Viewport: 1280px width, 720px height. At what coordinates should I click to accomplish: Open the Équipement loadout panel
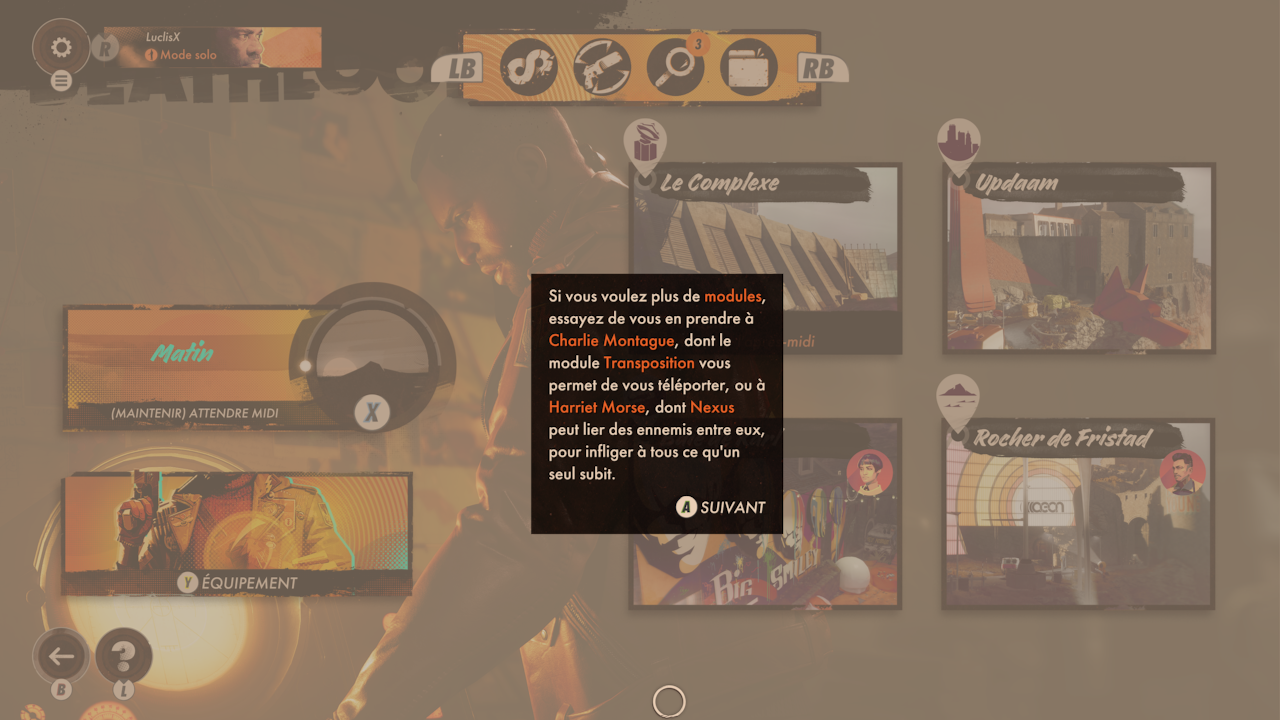coord(237,535)
